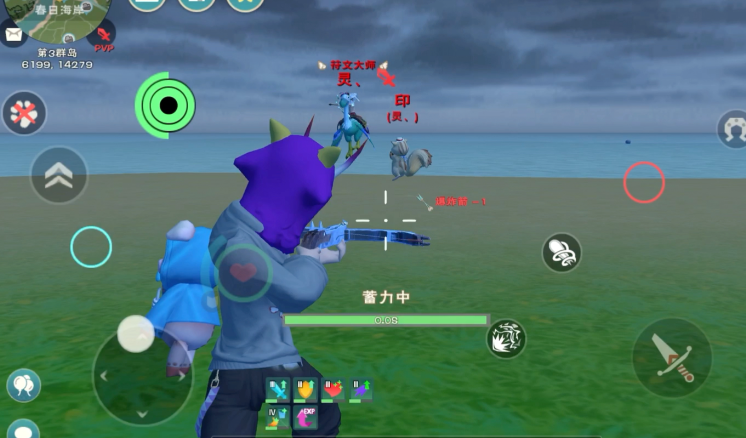Activate the roaring beast skill
Image resolution: width=746 pixels, height=438 pixels.
coord(507,339)
